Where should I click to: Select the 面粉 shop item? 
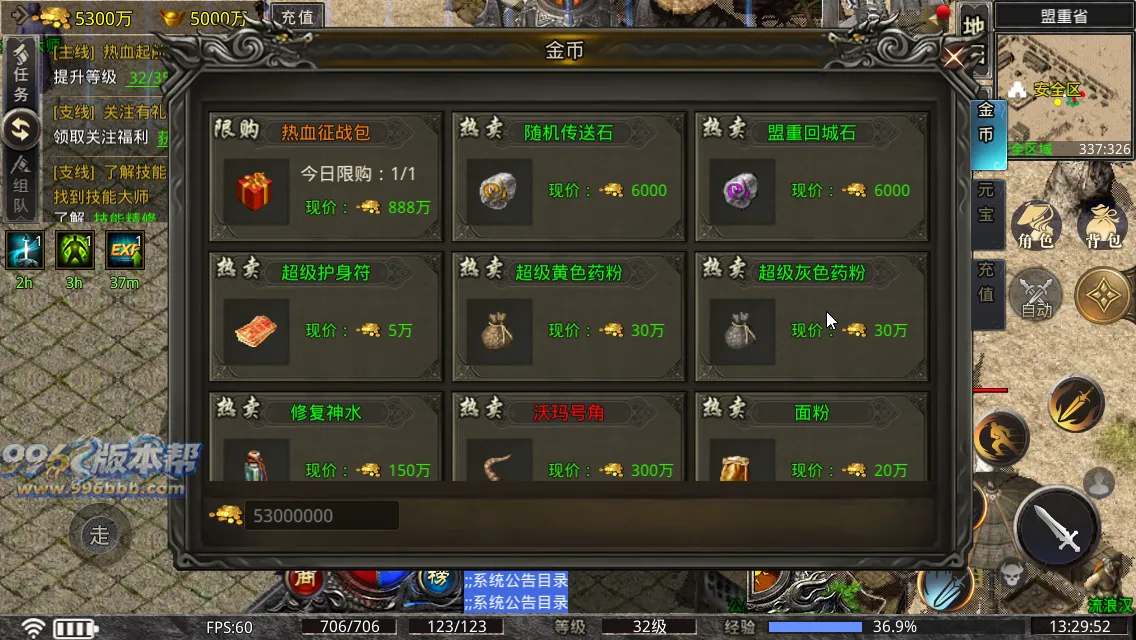point(811,440)
